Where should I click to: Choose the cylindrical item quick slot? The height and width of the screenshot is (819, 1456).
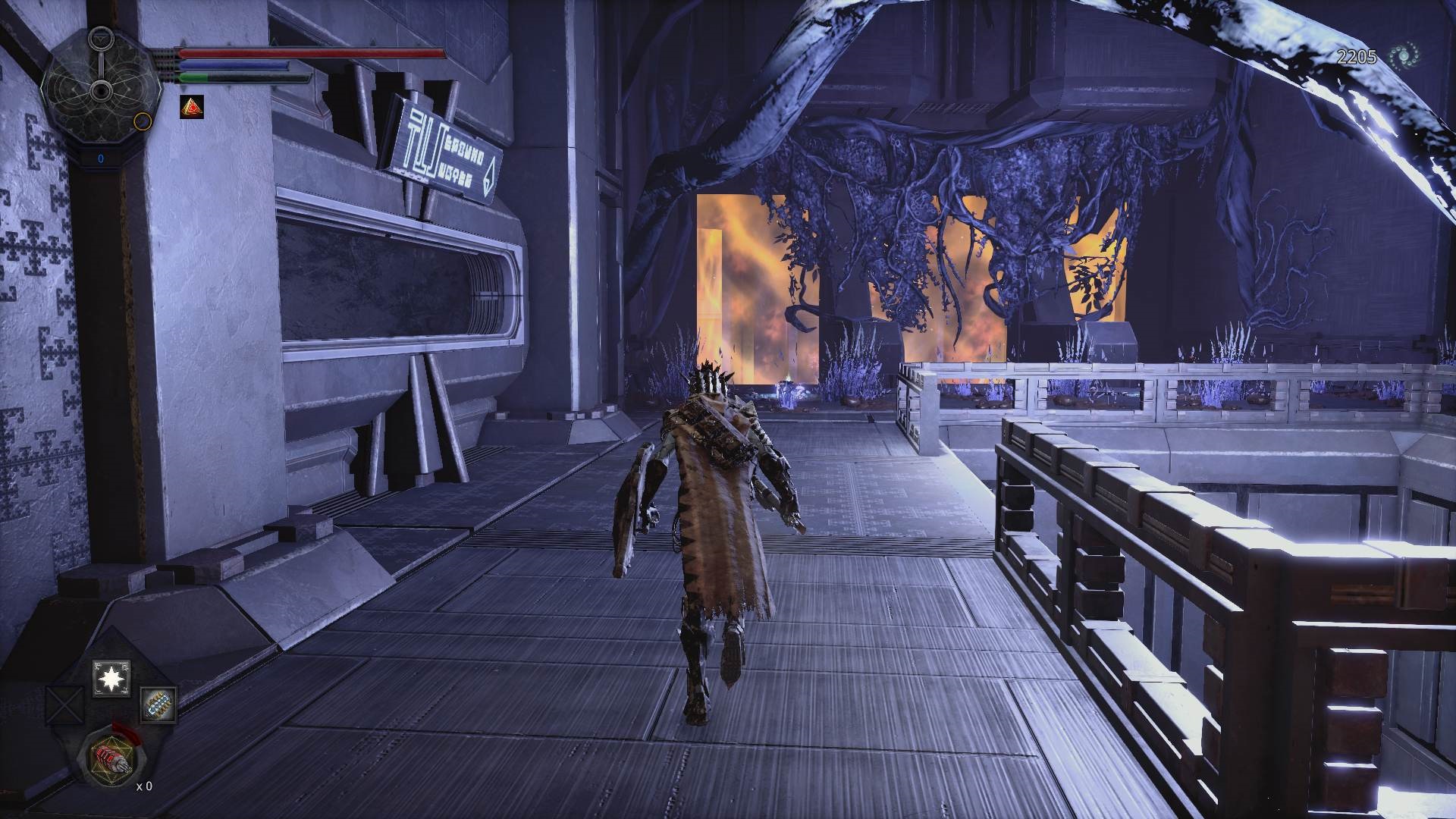pos(158,704)
